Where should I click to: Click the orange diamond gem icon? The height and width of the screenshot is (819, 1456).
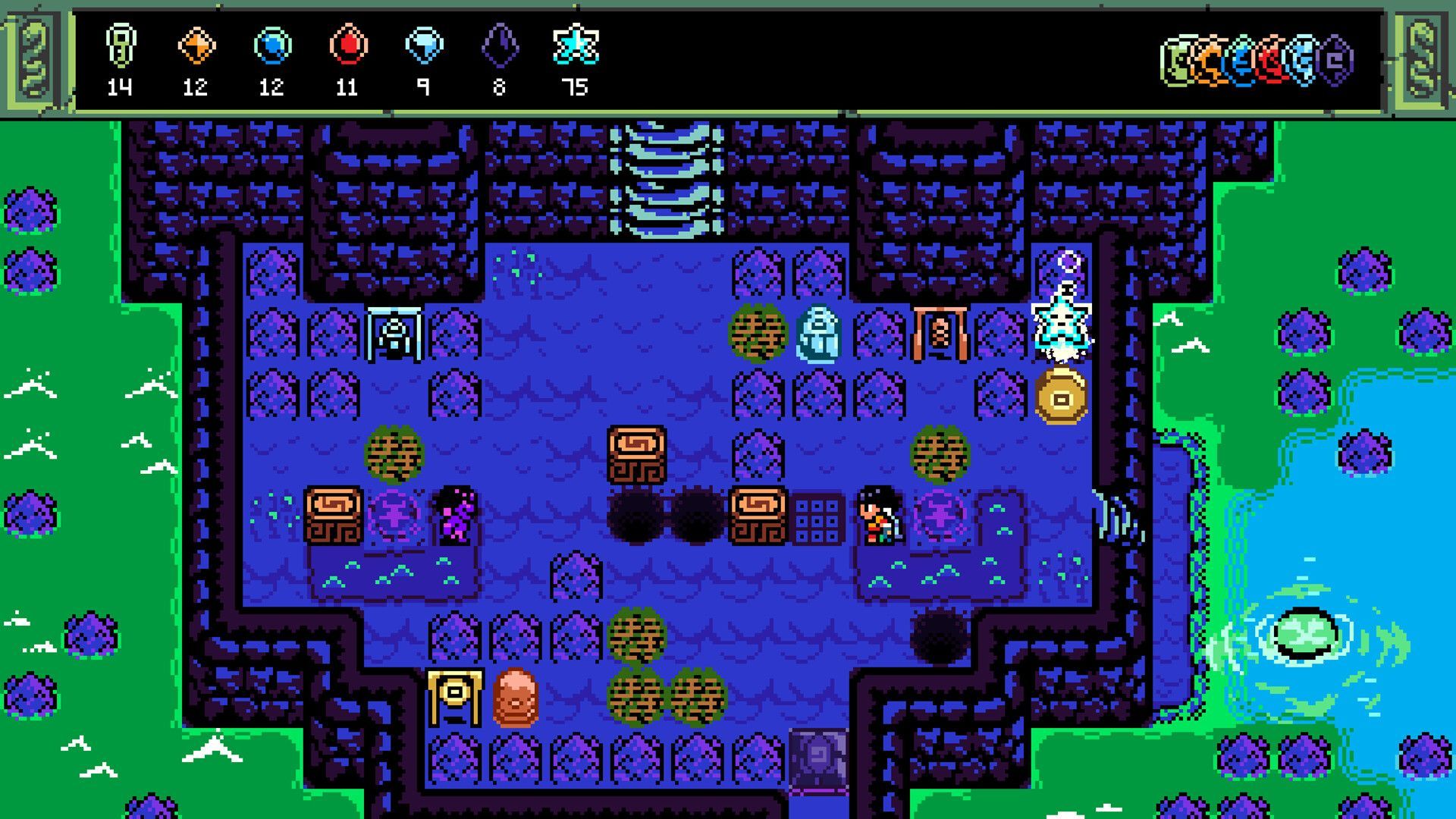pyautogui.click(x=196, y=45)
